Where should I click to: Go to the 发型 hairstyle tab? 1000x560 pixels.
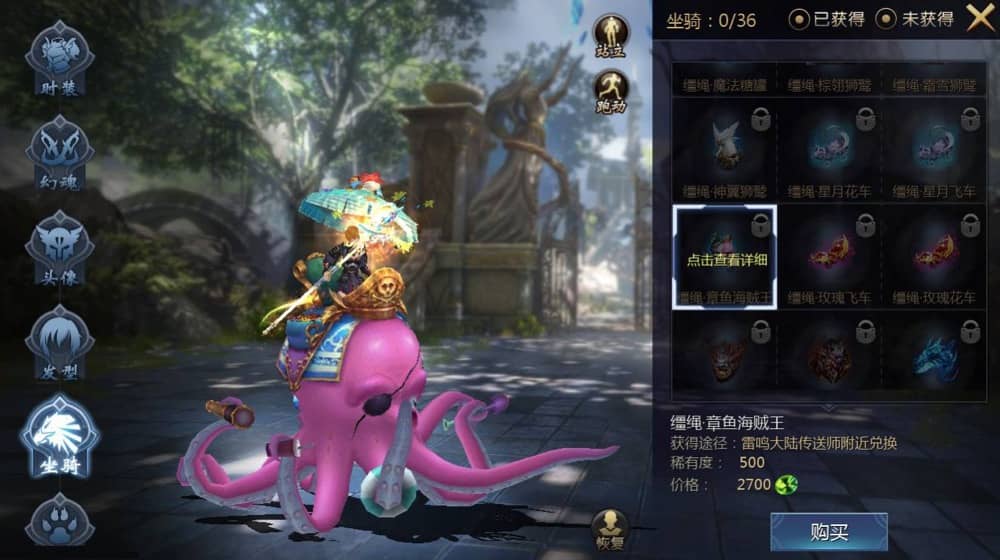[x=61, y=345]
